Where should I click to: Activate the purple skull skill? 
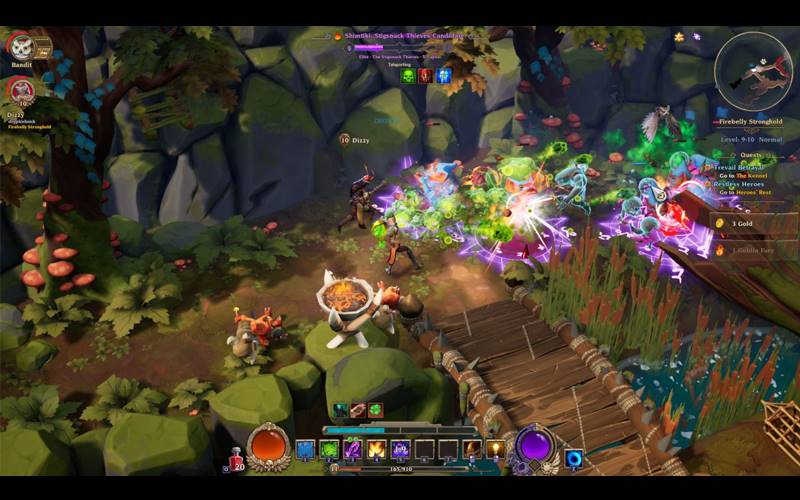click(400, 449)
